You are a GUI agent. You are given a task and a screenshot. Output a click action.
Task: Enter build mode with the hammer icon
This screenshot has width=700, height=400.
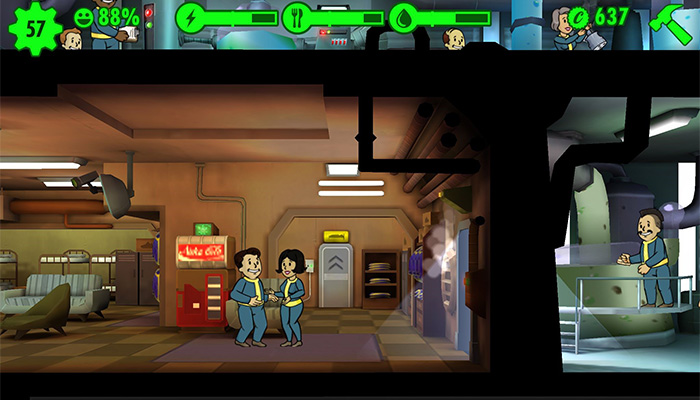pyautogui.click(x=669, y=20)
